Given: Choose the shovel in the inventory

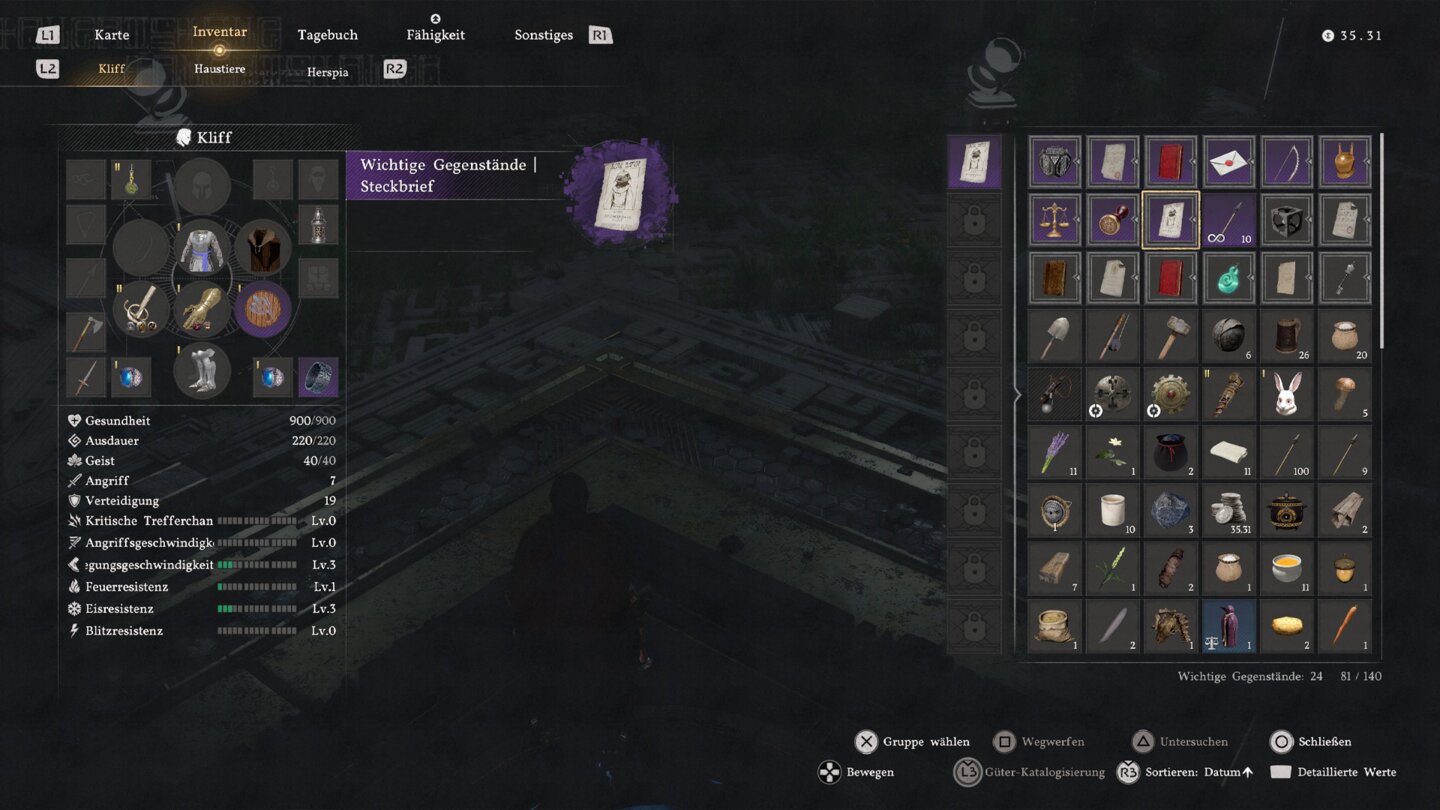Looking at the screenshot, I should coord(1055,336).
